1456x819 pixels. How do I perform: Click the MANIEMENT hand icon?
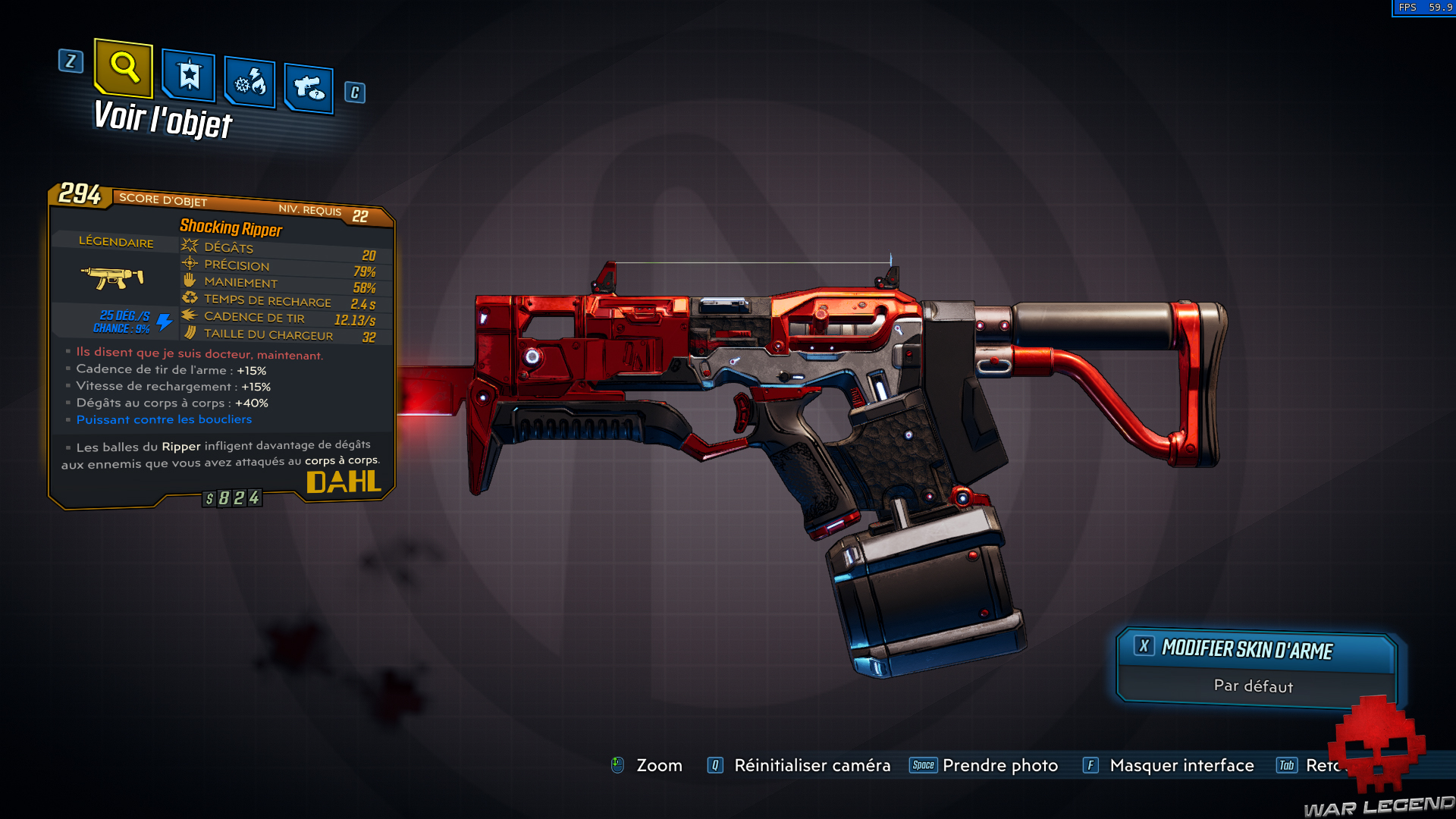(x=187, y=281)
